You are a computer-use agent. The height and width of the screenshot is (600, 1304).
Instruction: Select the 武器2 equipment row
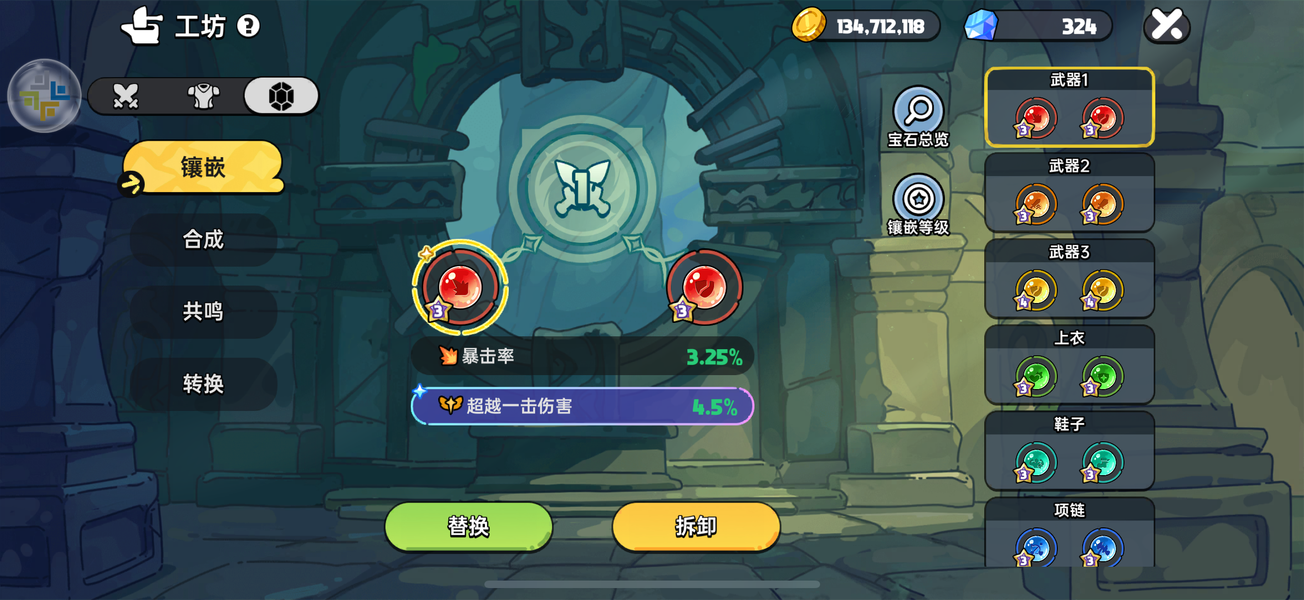1069,193
